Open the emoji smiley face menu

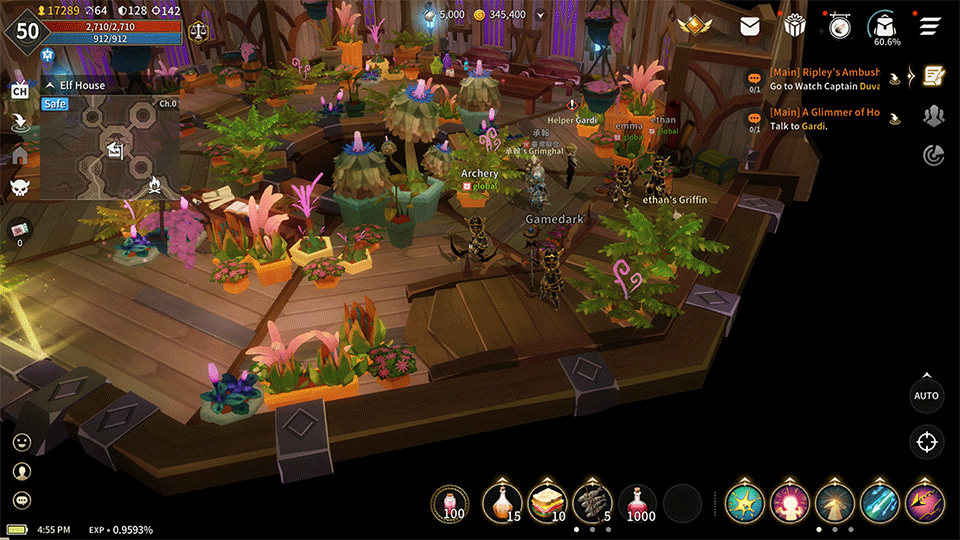point(21,441)
